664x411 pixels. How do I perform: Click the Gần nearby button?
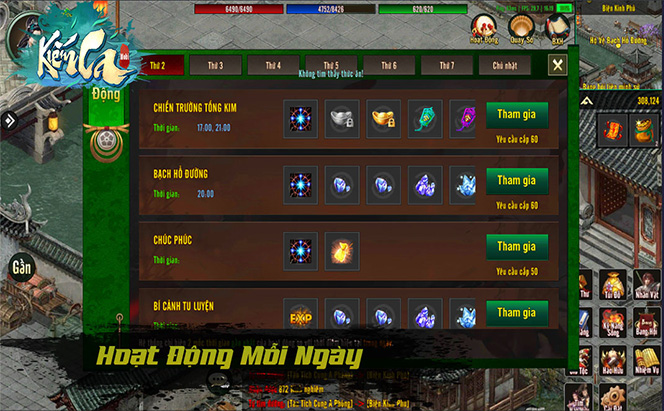coord(20,268)
